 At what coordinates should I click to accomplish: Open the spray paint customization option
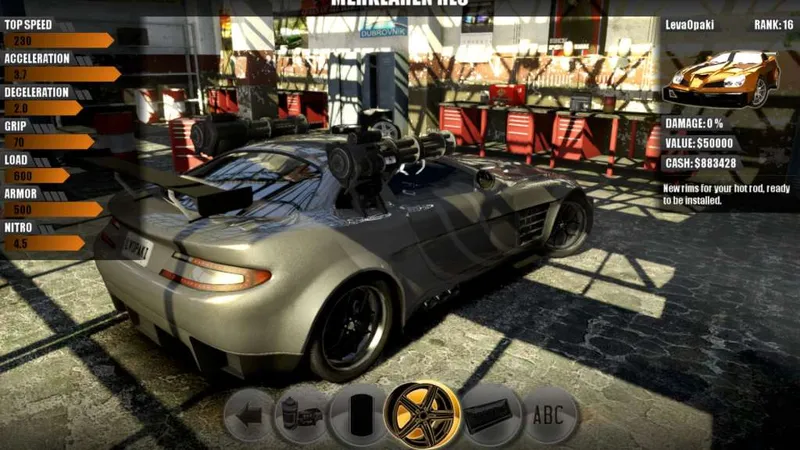[x=301, y=414]
